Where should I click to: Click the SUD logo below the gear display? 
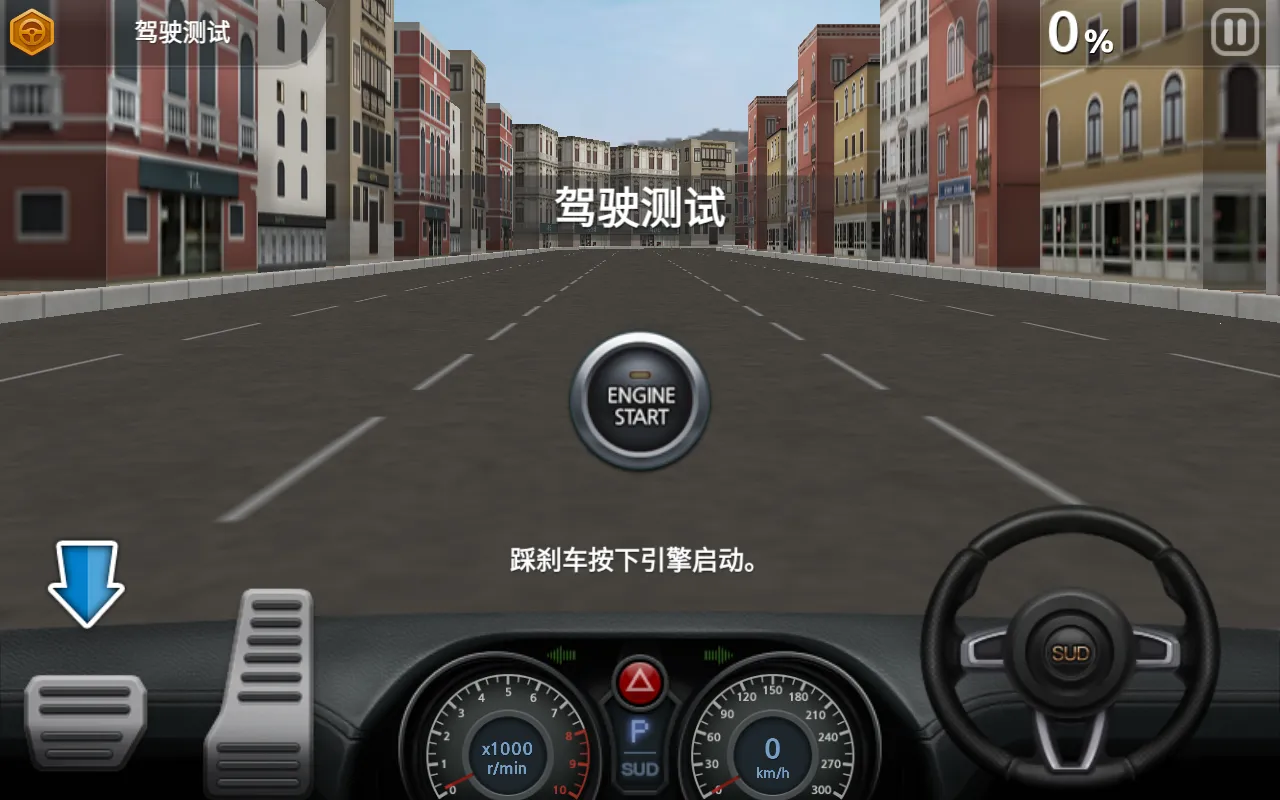tap(638, 770)
